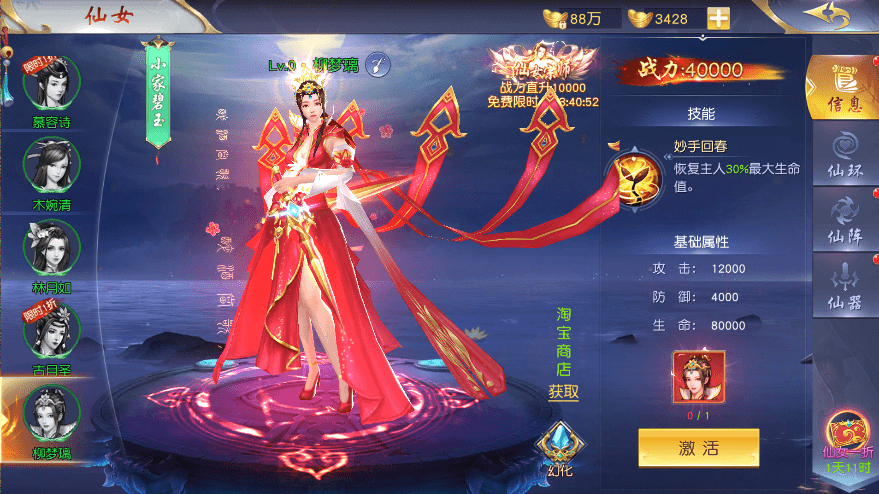The height and width of the screenshot is (494, 879).
Task: Select fairy 古月圣 portrait
Action: (52, 330)
